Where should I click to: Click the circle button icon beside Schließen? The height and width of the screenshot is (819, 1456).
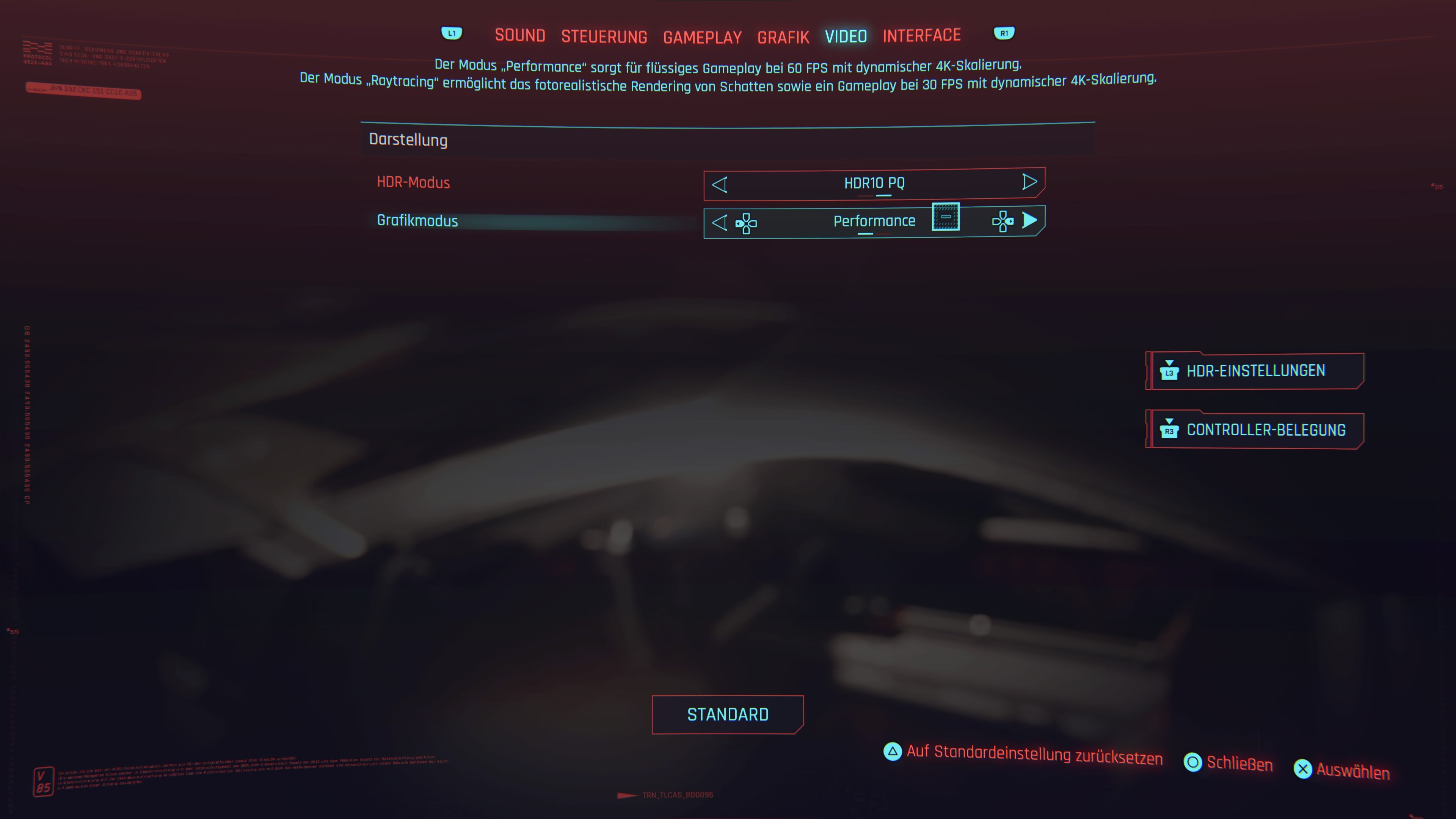coord(1193,763)
